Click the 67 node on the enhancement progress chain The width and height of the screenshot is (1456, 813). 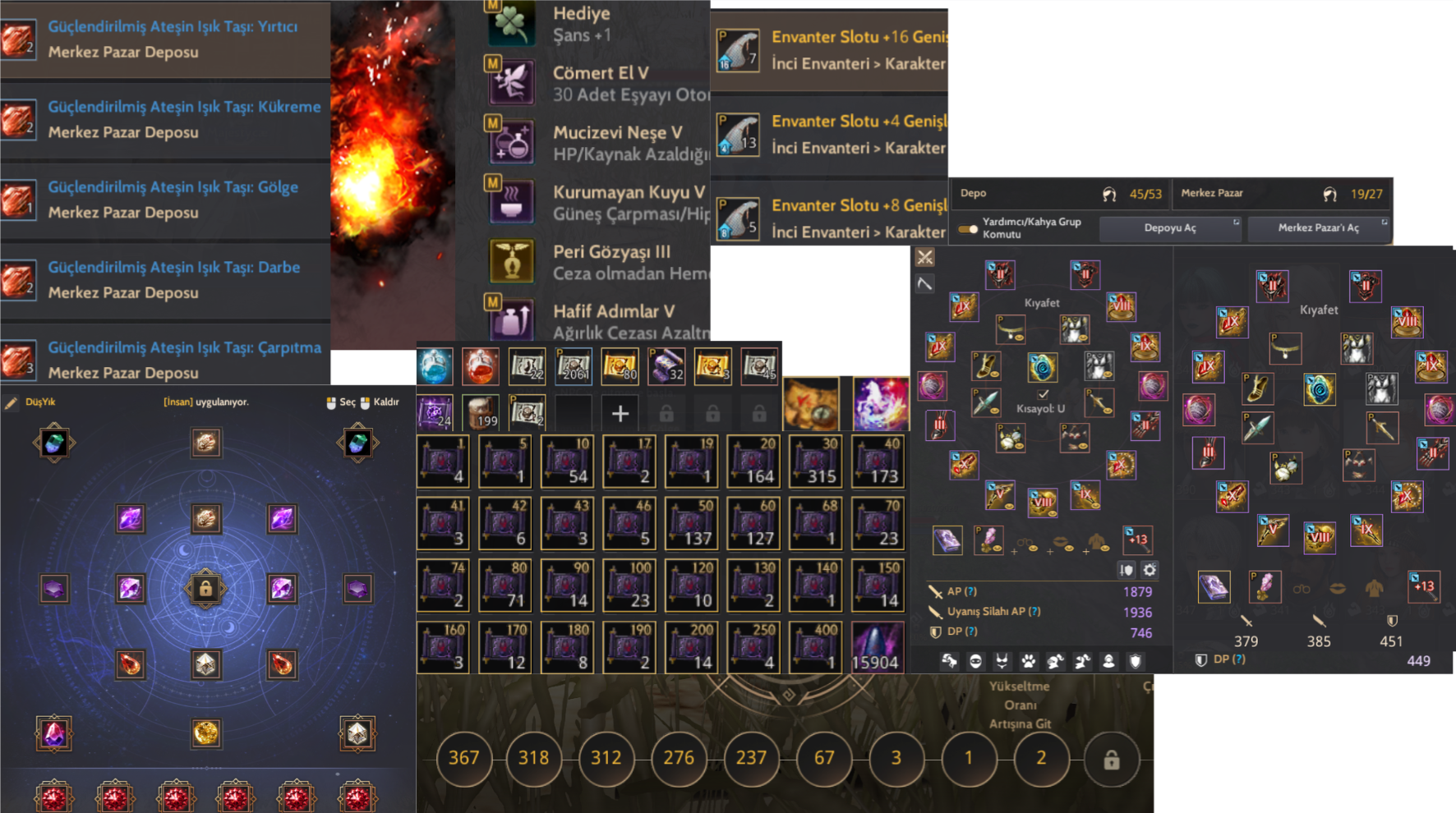824,759
